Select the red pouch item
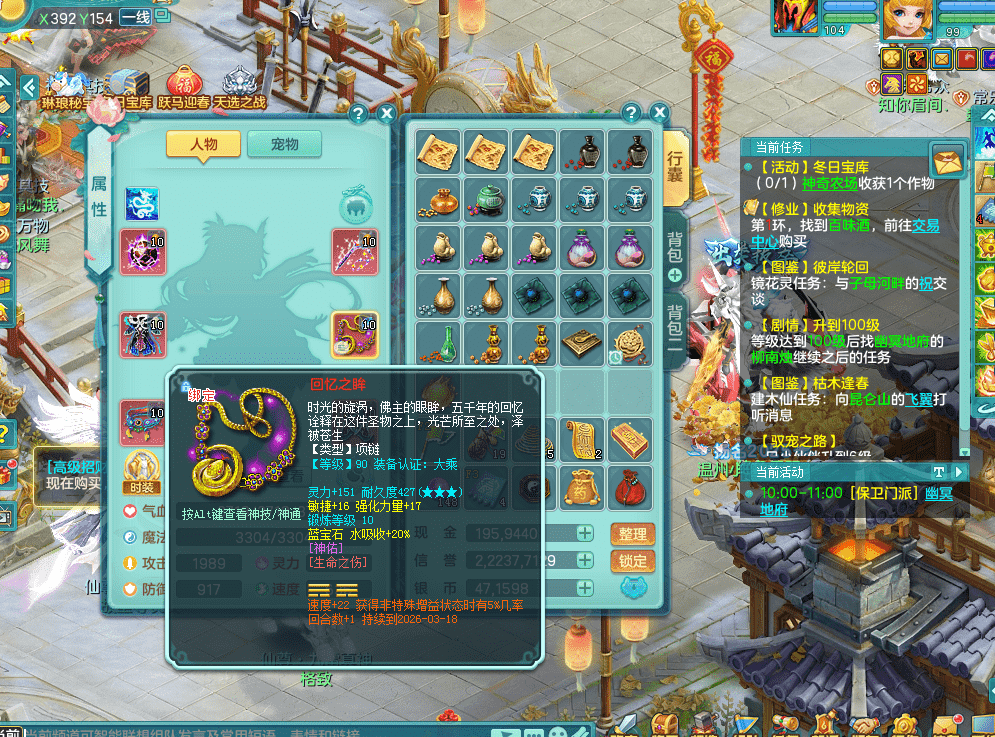 pos(630,486)
